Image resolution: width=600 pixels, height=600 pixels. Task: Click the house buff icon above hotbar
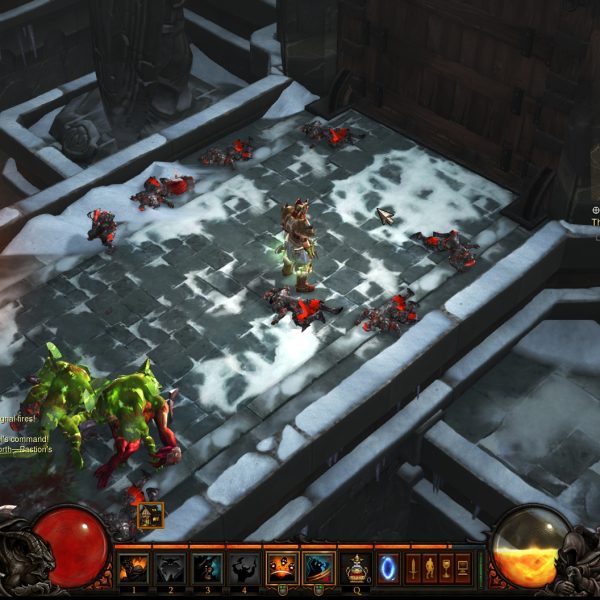pyautogui.click(x=150, y=515)
